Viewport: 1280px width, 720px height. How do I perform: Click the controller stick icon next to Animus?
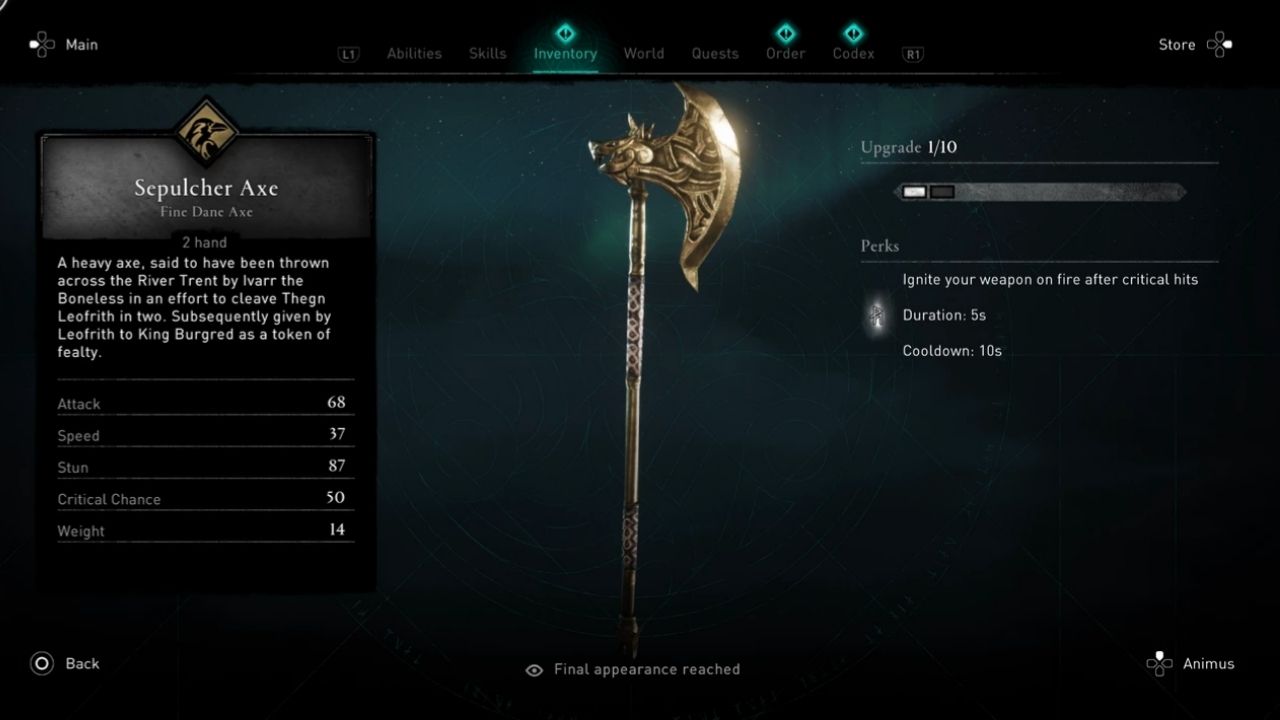click(1160, 663)
